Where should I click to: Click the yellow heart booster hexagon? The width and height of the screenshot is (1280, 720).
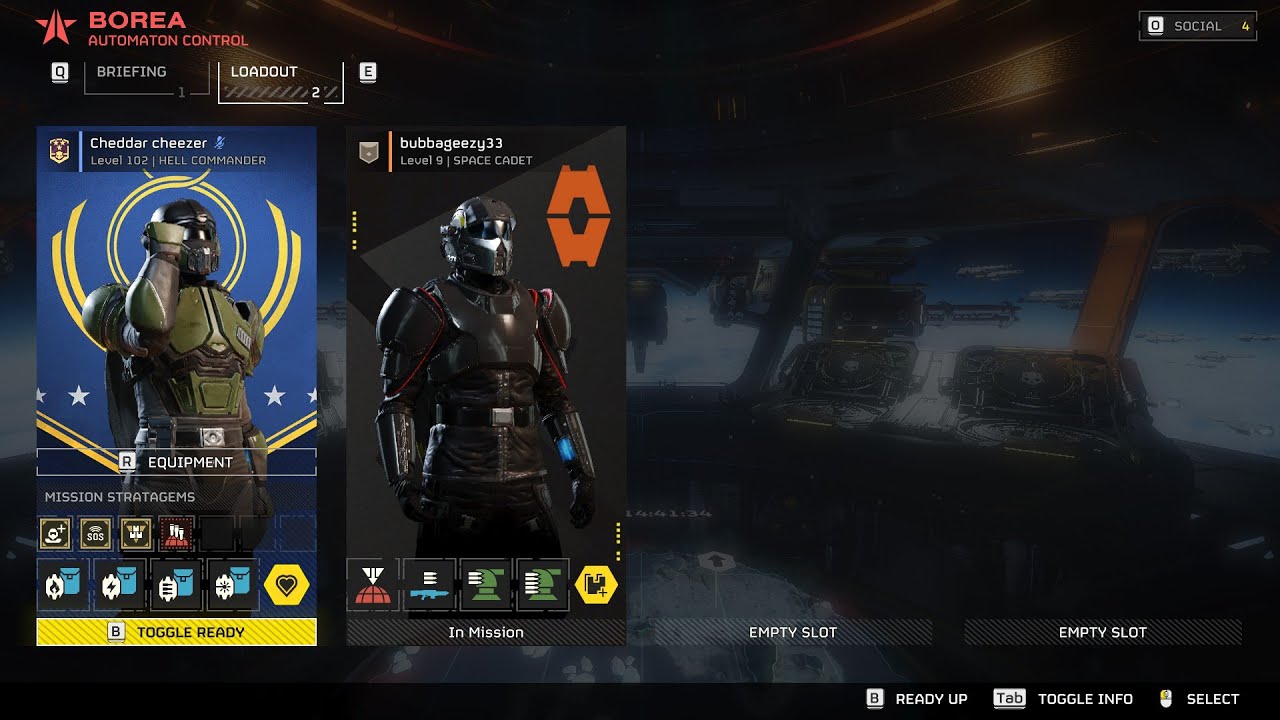click(x=287, y=585)
